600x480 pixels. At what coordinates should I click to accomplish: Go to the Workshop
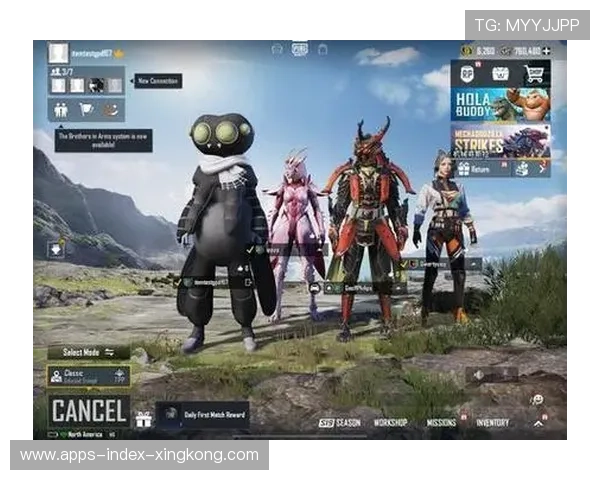coord(390,423)
